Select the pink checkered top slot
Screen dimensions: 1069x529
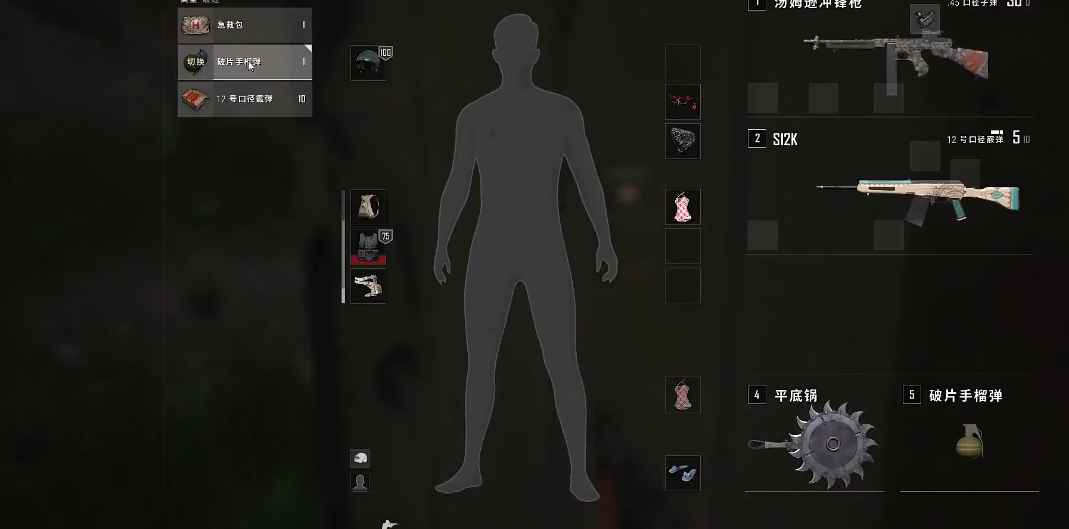pyautogui.click(x=683, y=207)
